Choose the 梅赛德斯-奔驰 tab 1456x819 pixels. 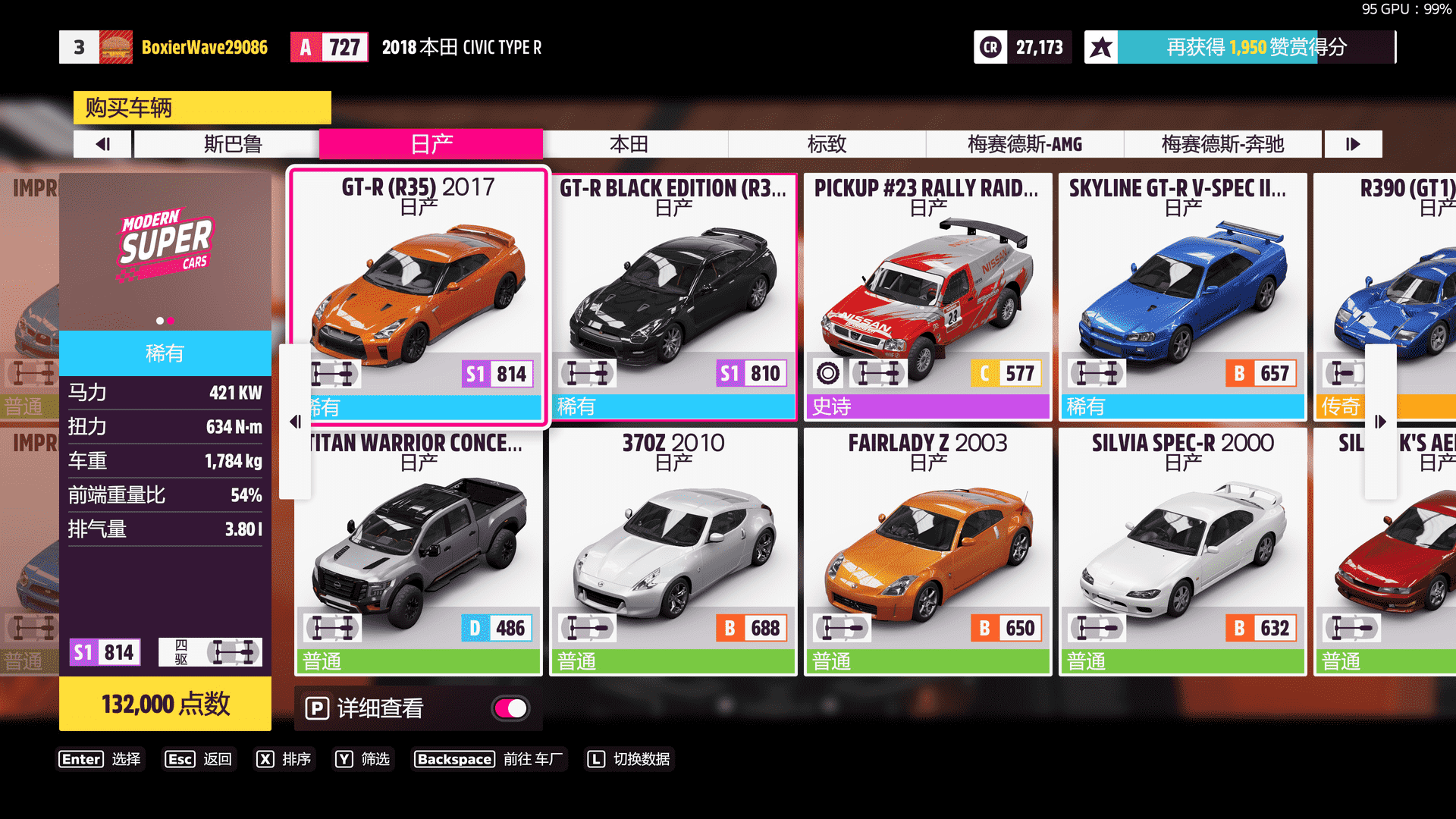point(1222,144)
